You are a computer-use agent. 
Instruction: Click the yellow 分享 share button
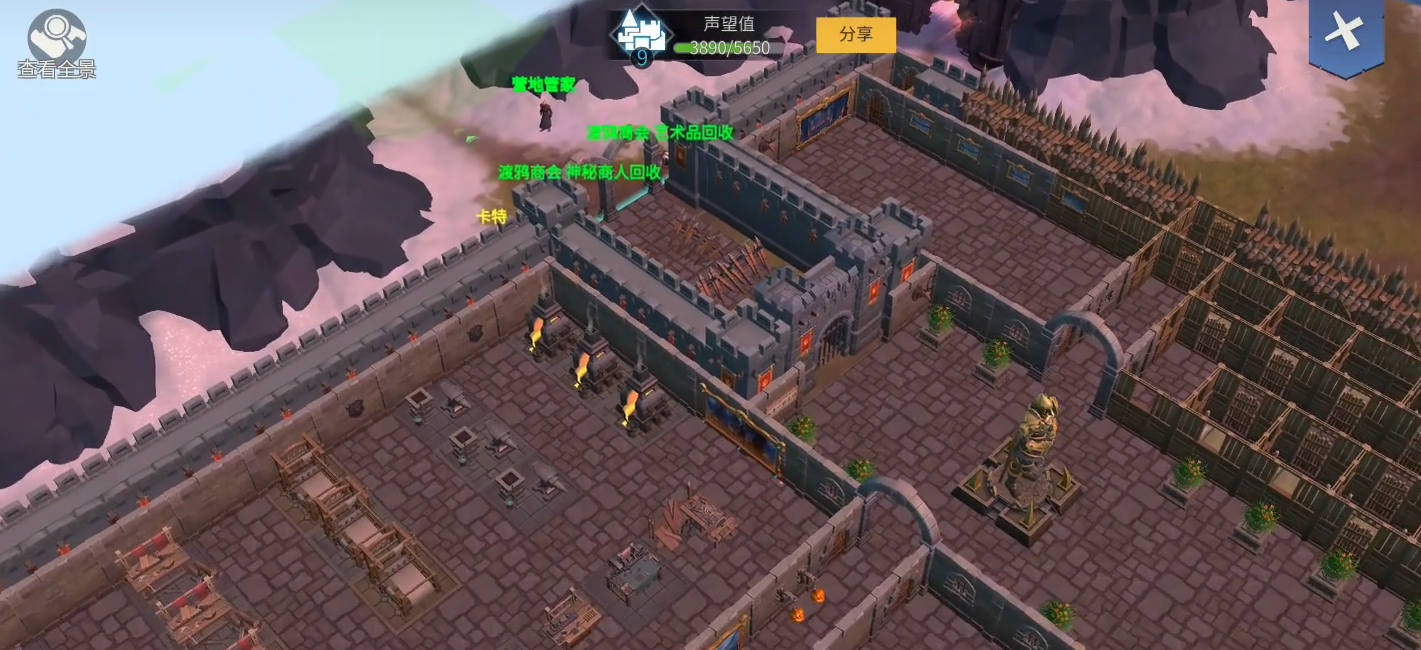(x=855, y=34)
